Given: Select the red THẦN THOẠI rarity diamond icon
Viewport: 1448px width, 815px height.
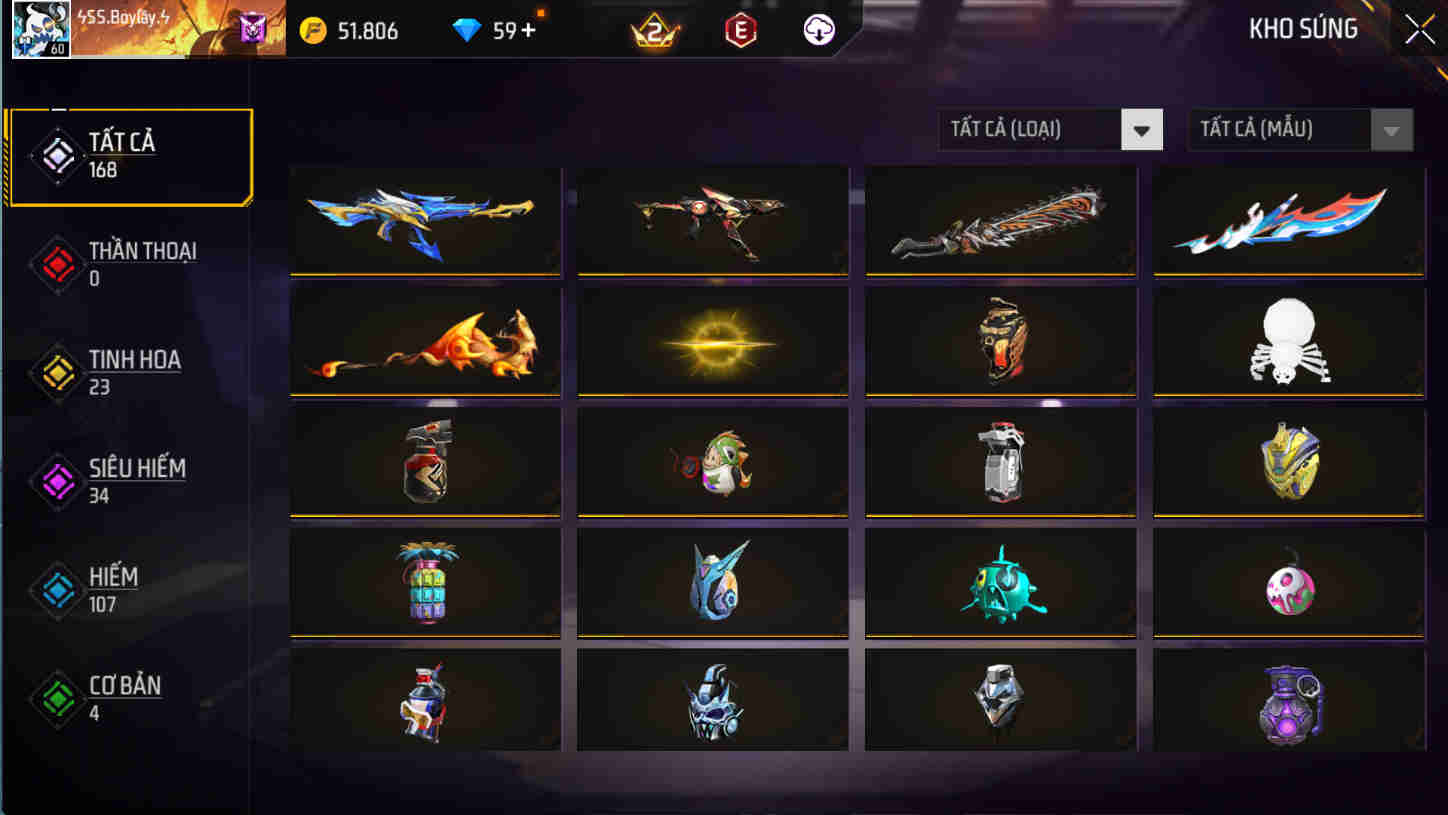Looking at the screenshot, I should point(57,262).
